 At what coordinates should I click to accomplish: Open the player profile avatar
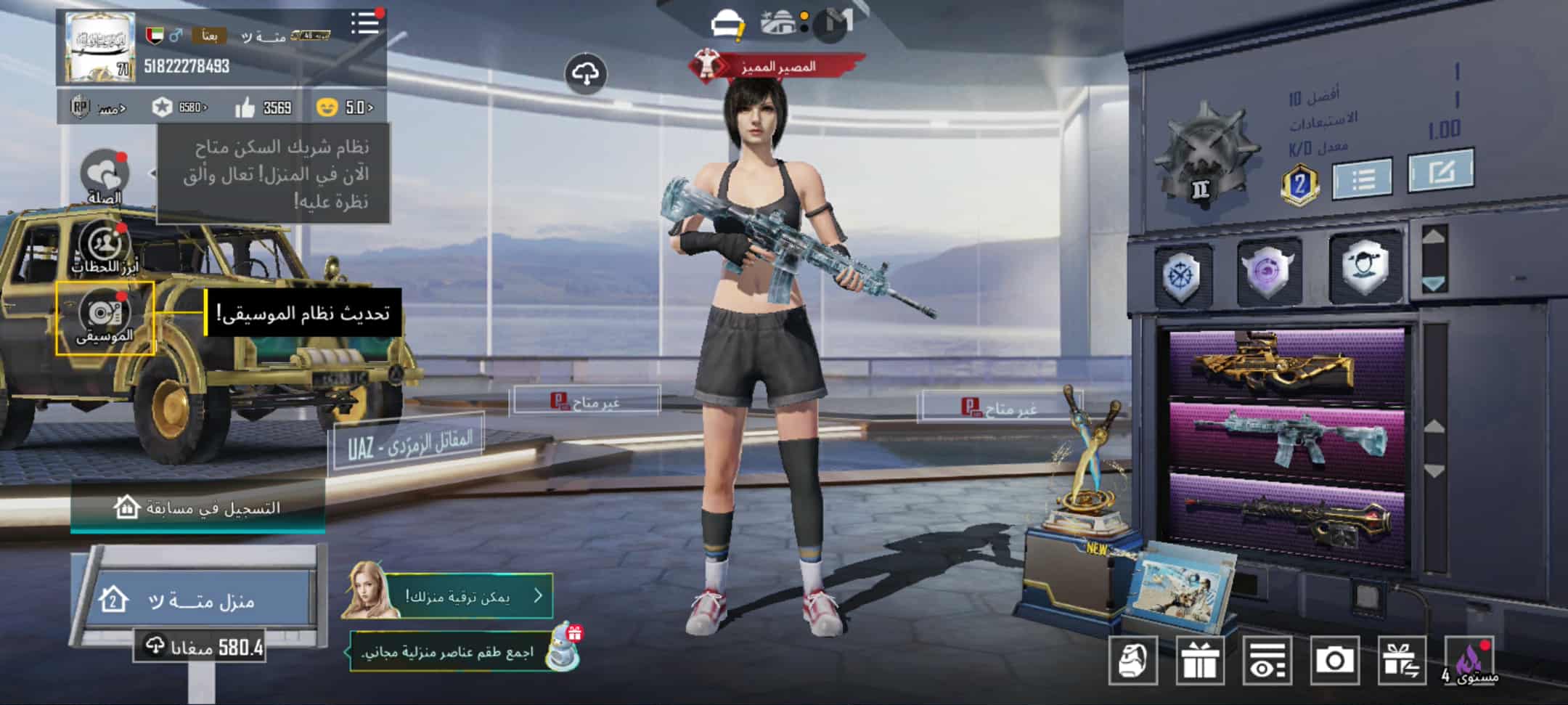coord(99,48)
